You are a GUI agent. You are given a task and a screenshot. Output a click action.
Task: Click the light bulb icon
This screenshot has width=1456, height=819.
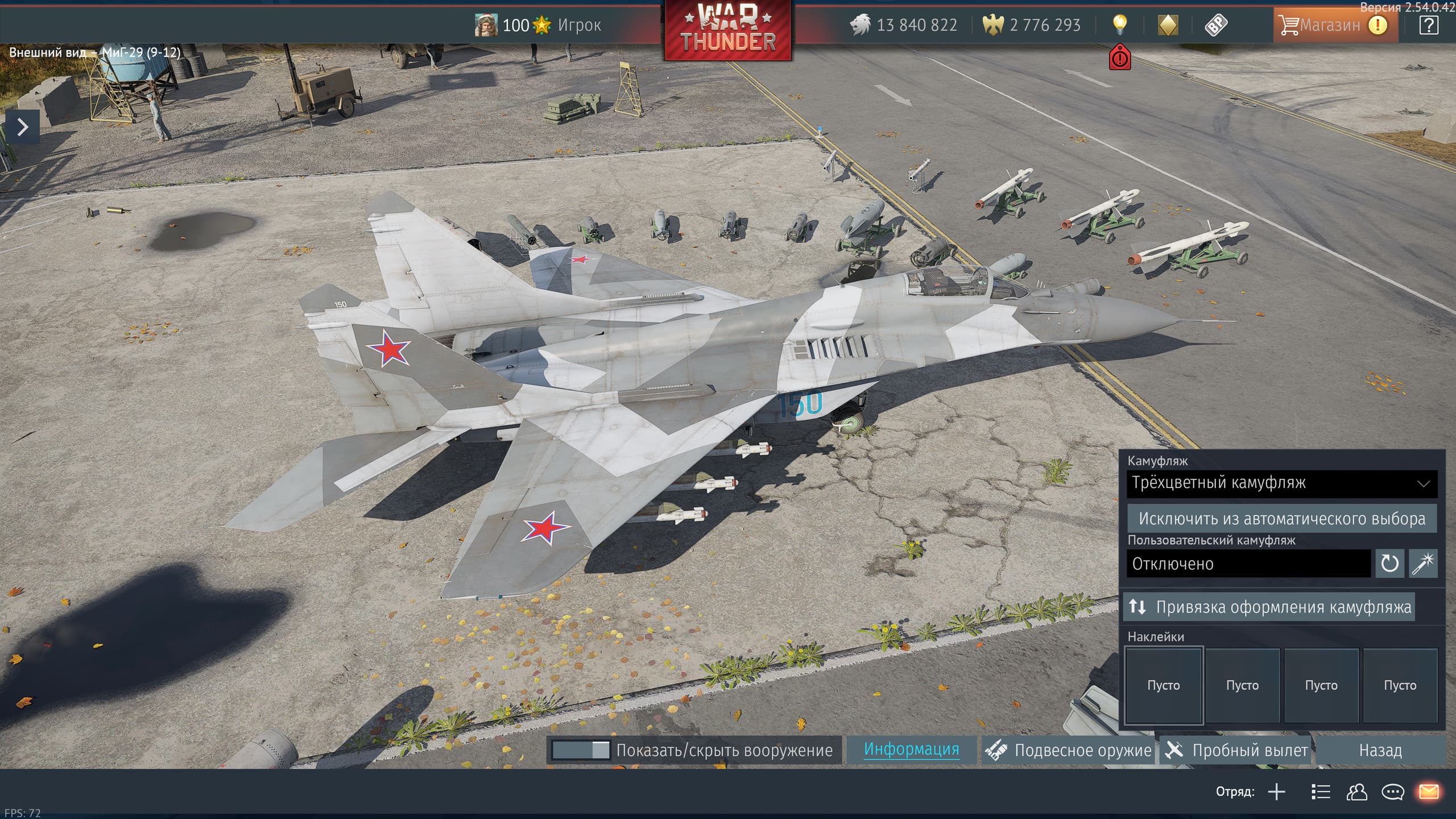point(1119,24)
